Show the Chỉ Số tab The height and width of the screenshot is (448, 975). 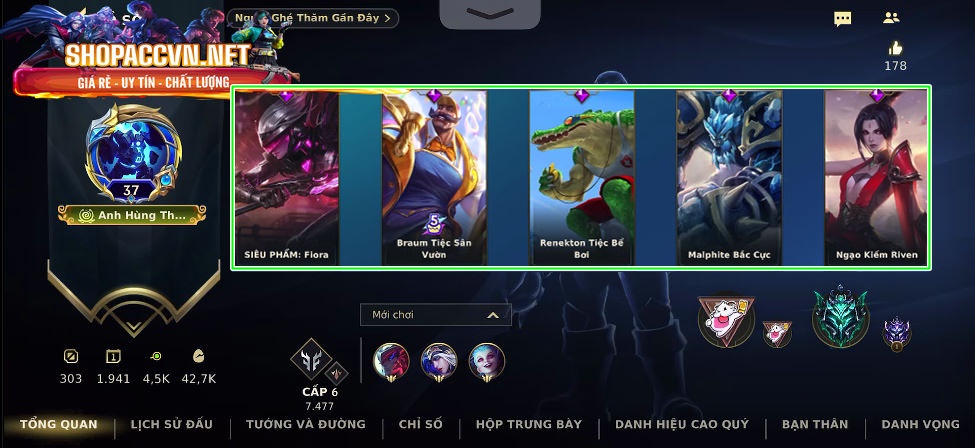[x=420, y=424]
